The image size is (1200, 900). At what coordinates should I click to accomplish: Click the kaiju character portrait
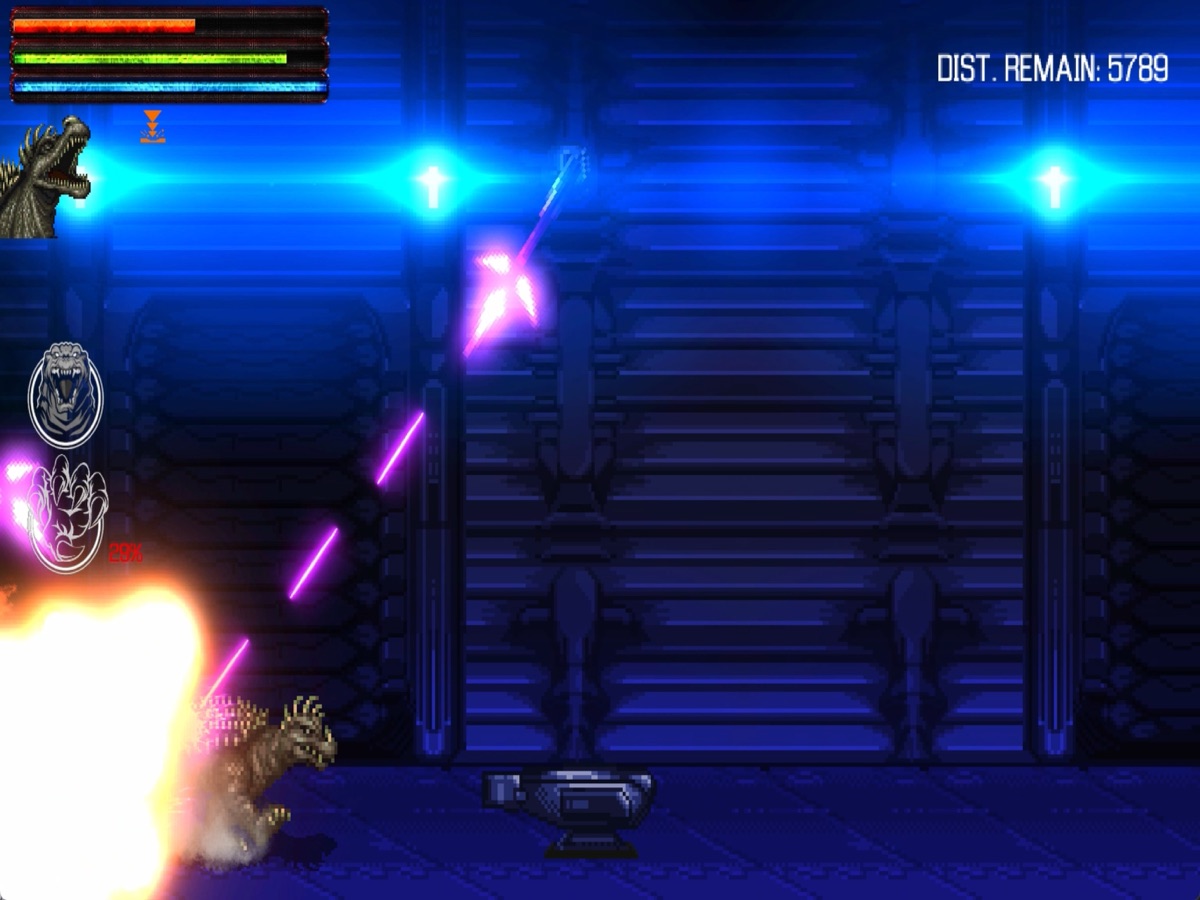tap(45, 178)
